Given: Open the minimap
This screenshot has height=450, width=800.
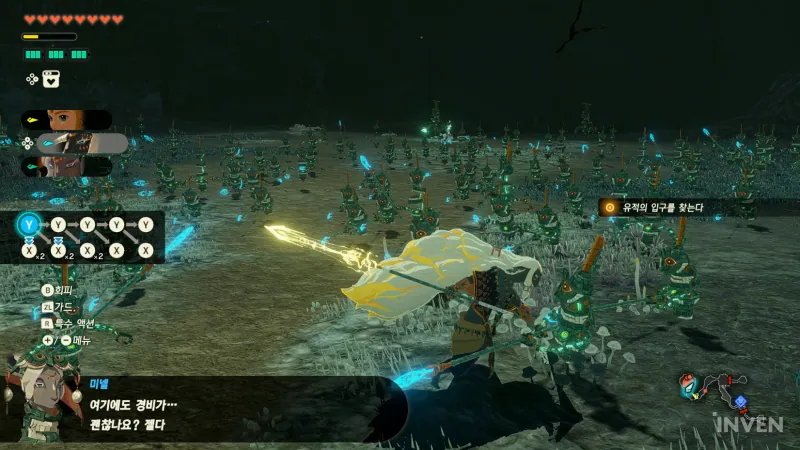Looking at the screenshot, I should click(x=712, y=390).
